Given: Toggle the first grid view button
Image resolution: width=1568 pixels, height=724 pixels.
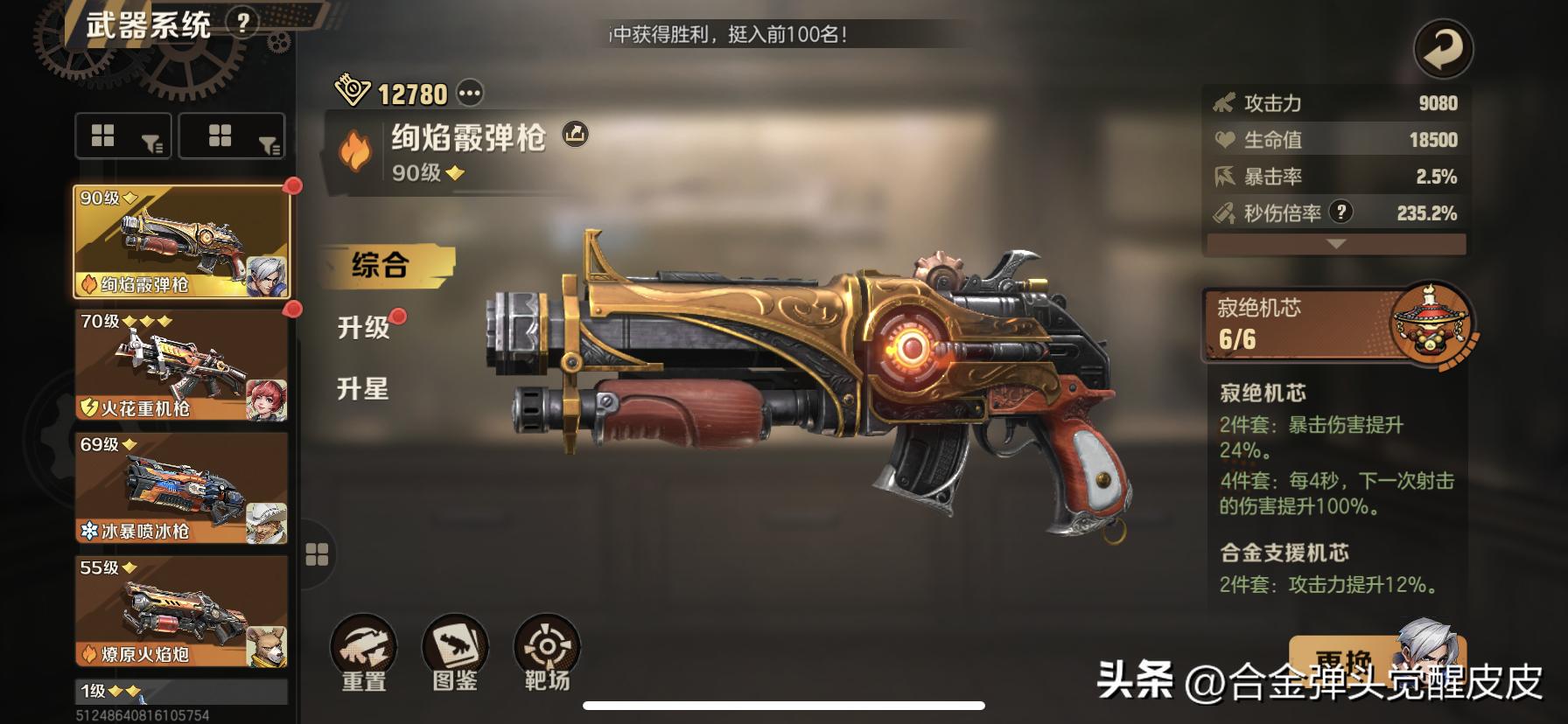Looking at the screenshot, I should 104,136.
